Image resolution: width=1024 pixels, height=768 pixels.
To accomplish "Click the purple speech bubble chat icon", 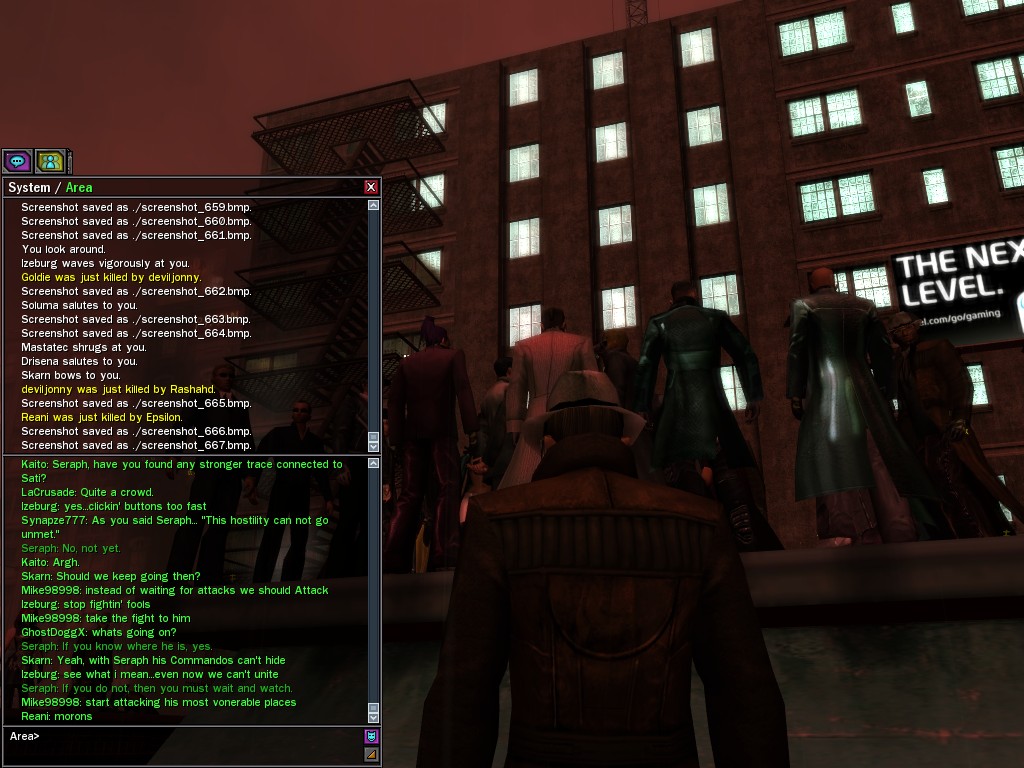I will 17,161.
